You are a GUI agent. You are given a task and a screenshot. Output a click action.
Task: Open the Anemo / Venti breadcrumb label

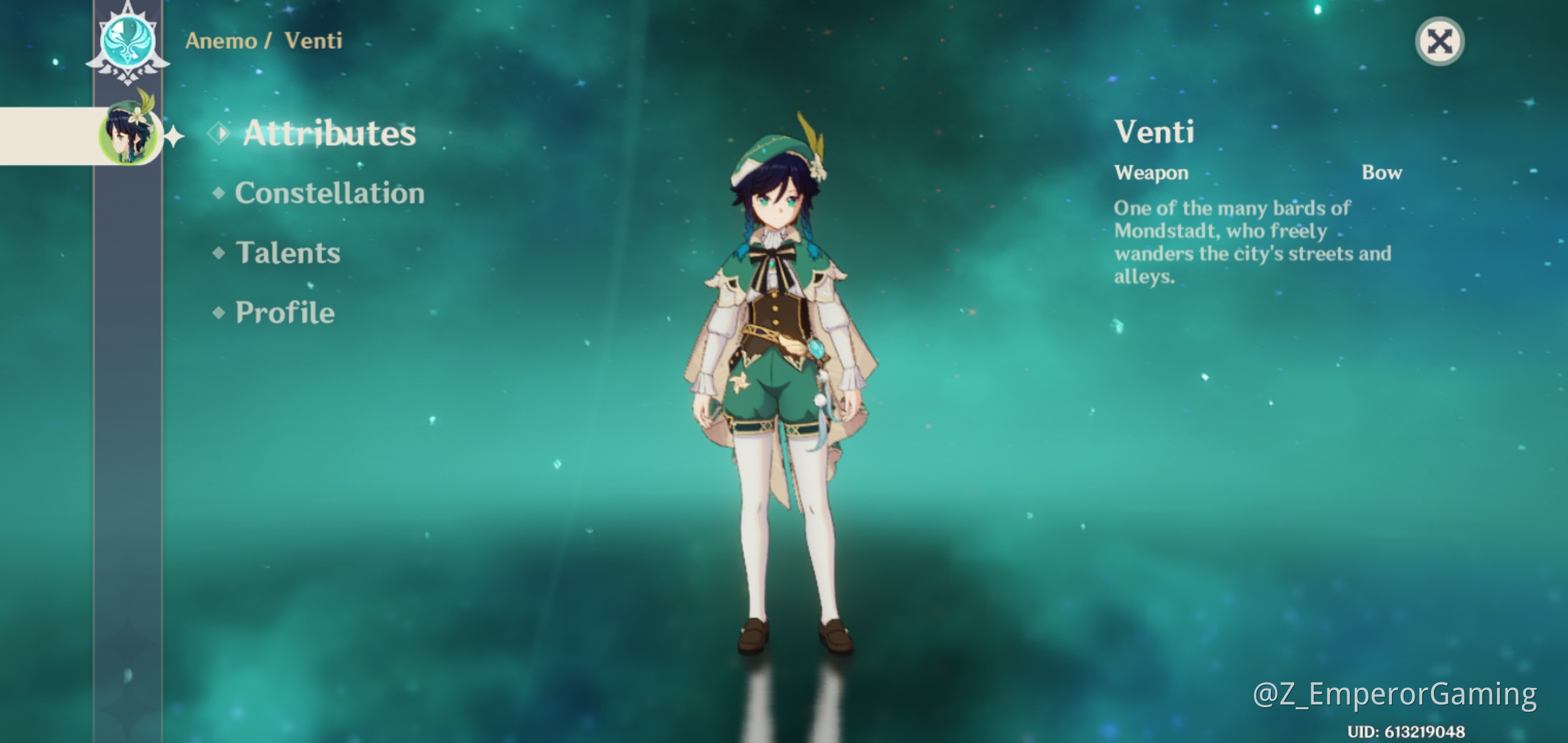[265, 41]
